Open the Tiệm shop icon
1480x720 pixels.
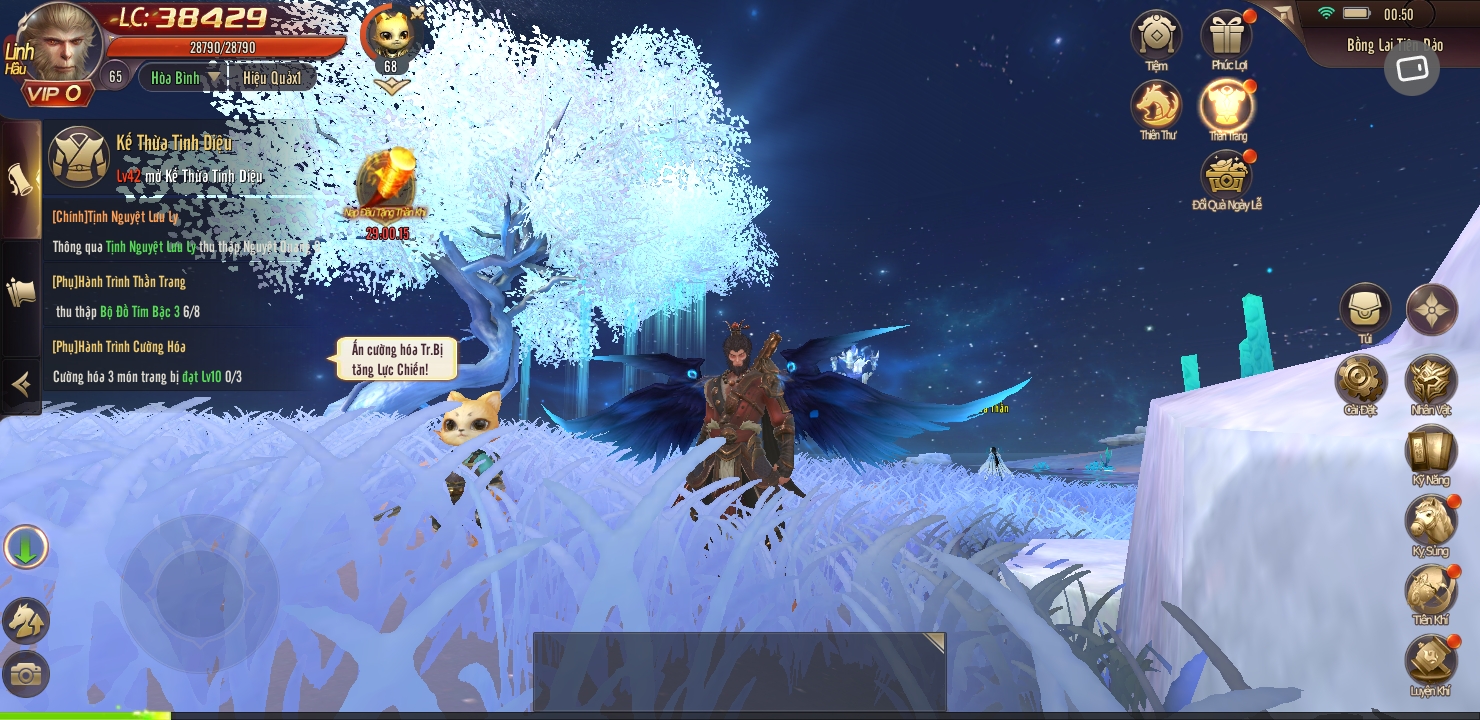point(1156,35)
